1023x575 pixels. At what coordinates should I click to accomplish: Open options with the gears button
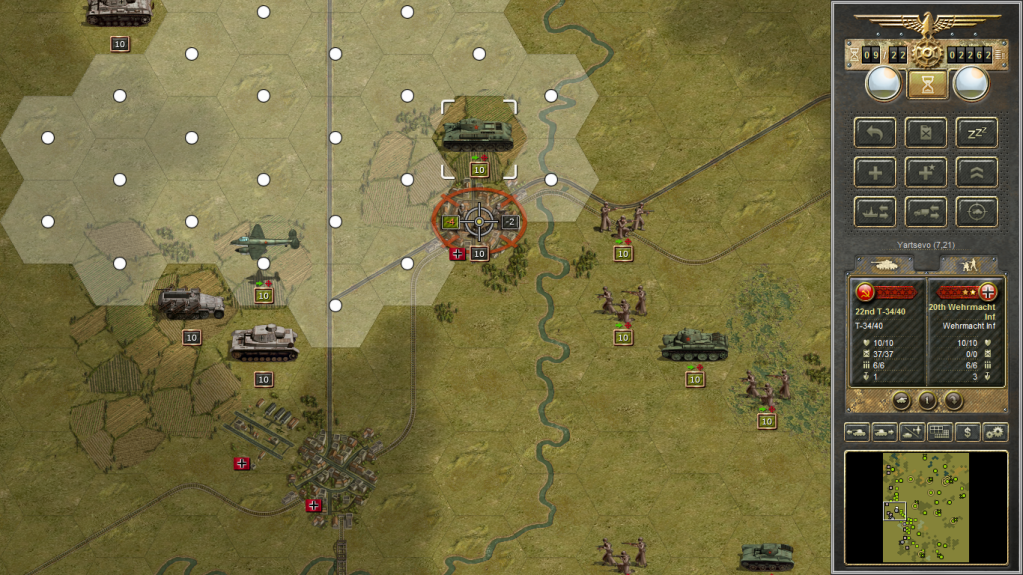995,432
